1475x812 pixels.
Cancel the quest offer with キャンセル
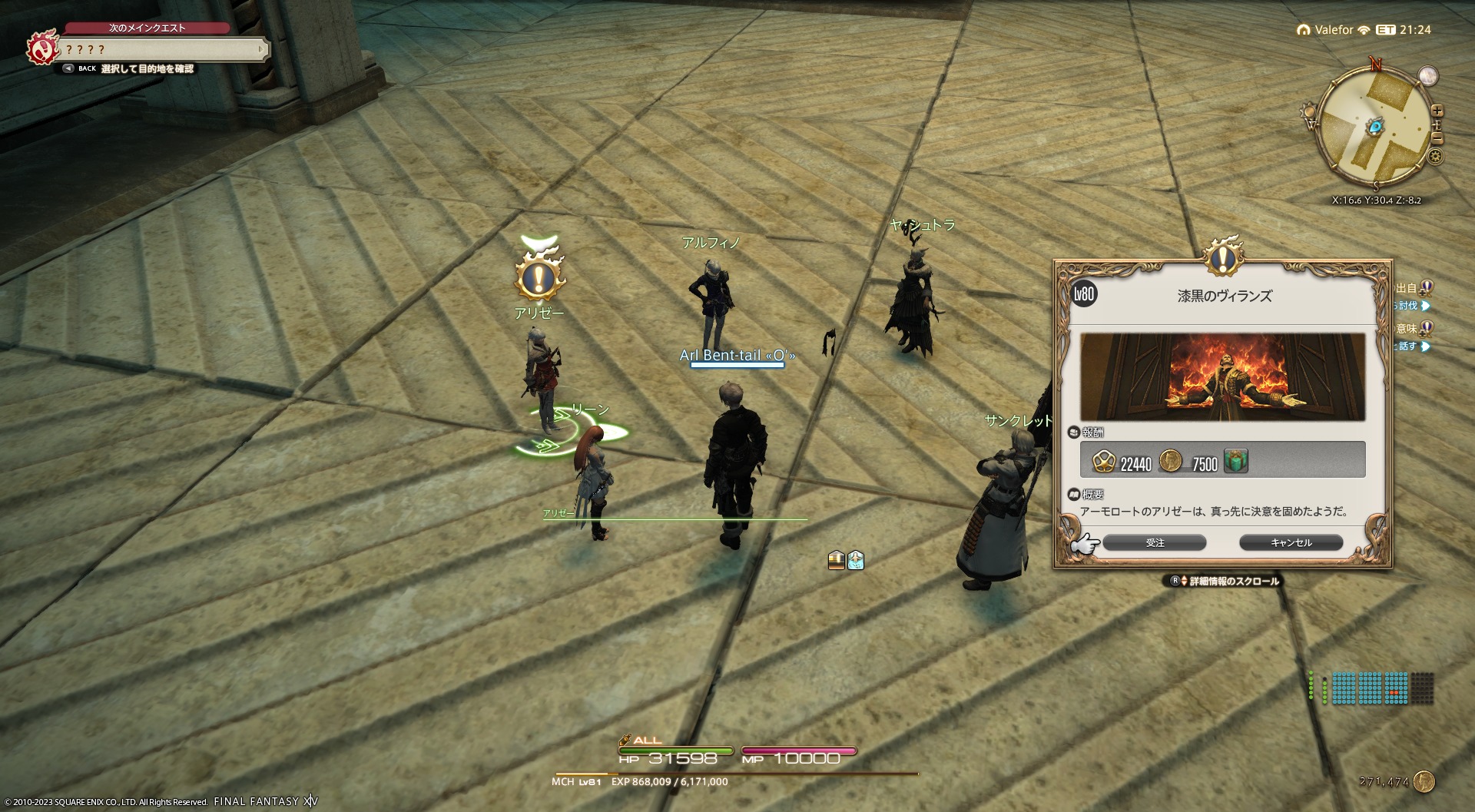click(1291, 543)
